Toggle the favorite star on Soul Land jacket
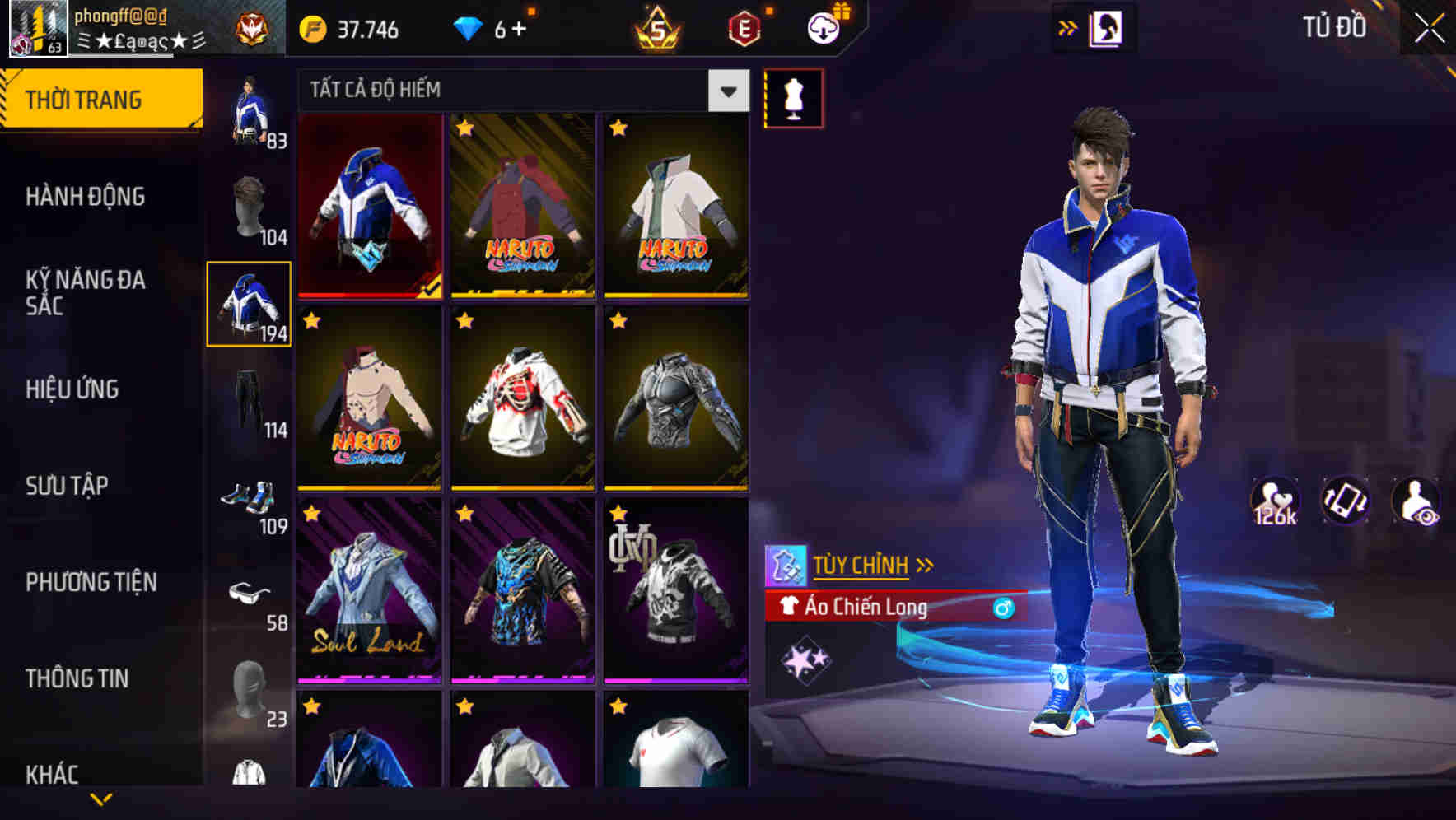The image size is (1456, 820). (x=311, y=513)
